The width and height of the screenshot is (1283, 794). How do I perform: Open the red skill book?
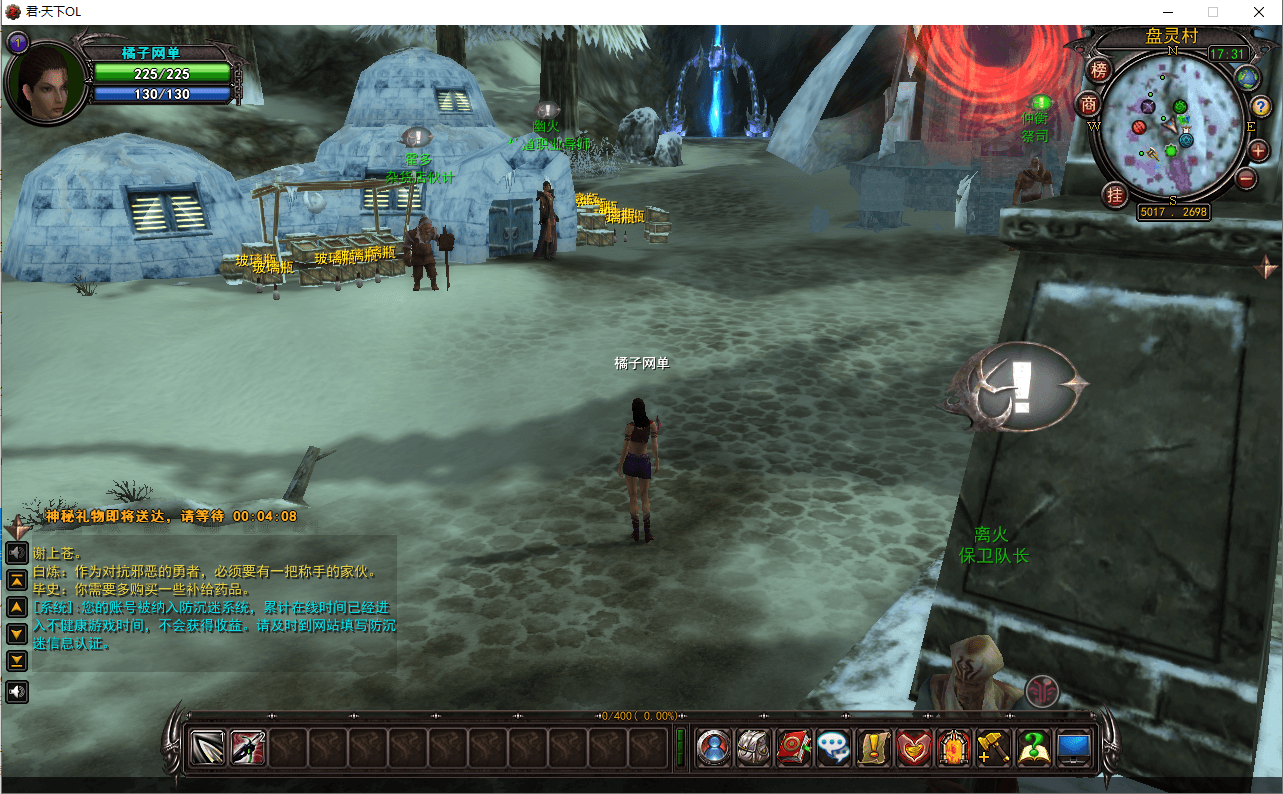(x=794, y=748)
